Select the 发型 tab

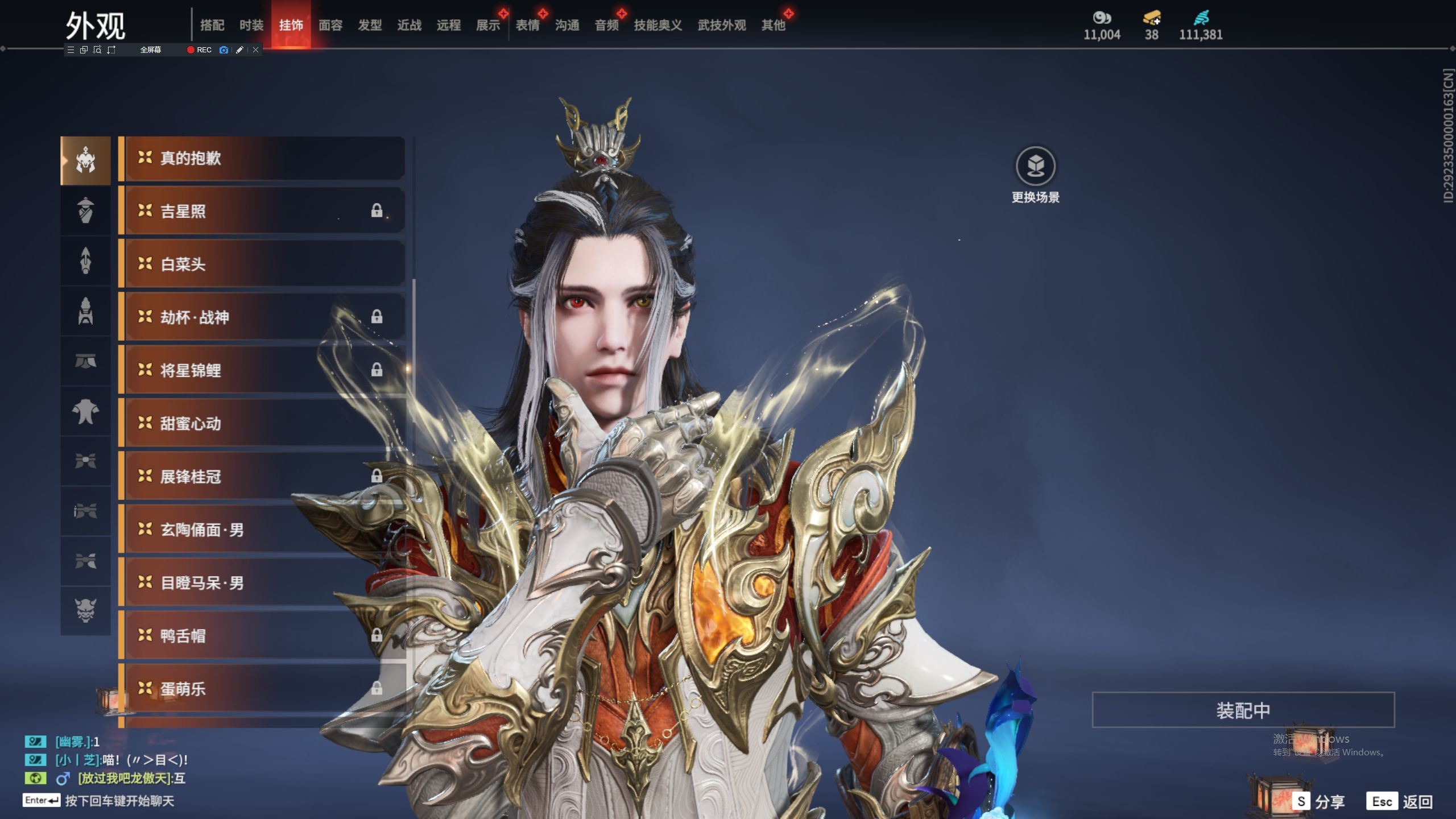(370, 25)
